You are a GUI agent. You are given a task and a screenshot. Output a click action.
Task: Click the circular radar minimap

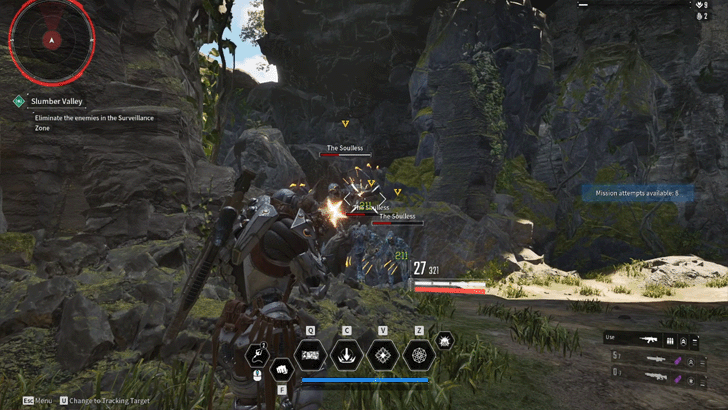52,40
